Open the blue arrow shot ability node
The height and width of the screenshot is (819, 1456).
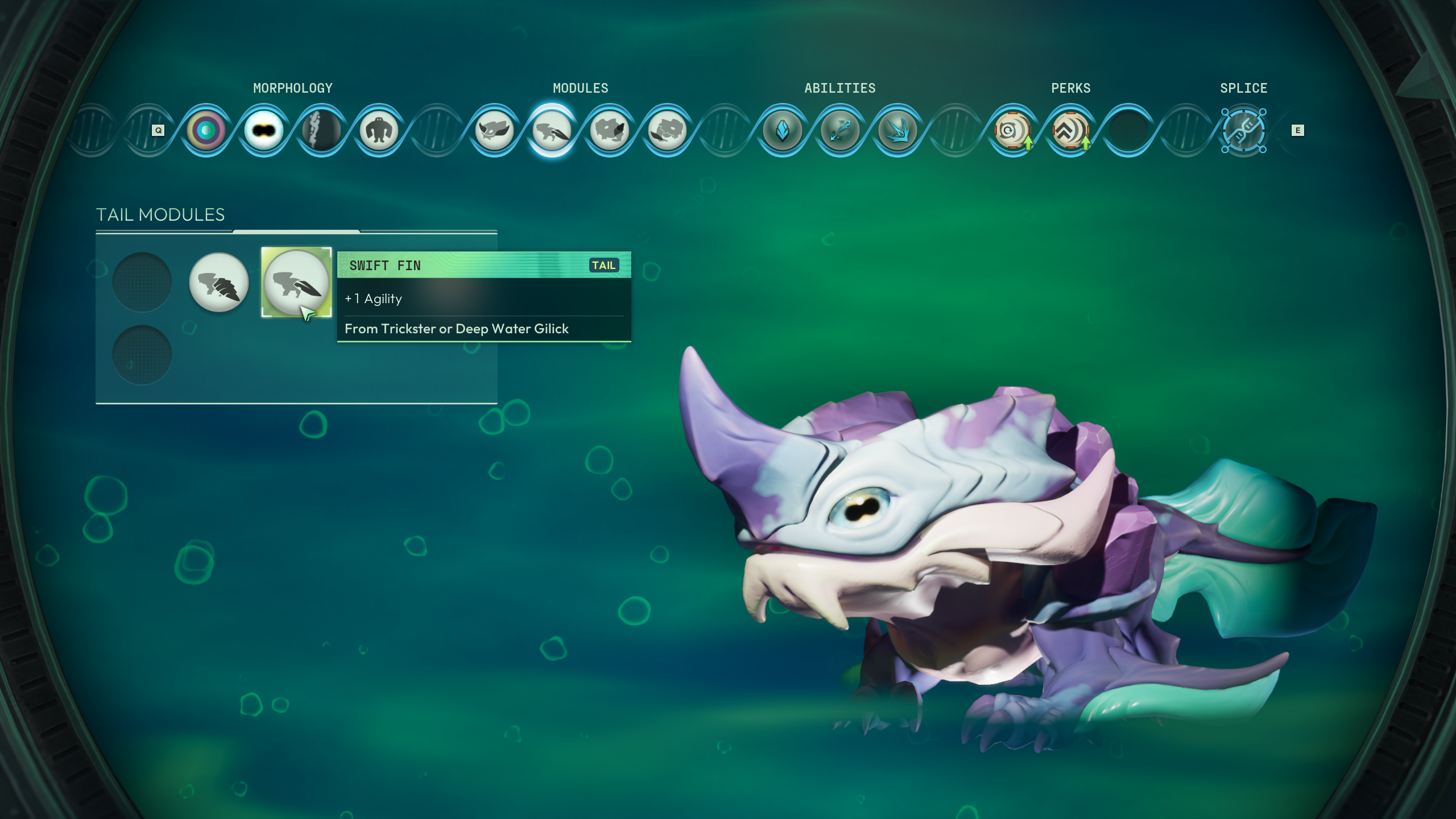coord(840,131)
